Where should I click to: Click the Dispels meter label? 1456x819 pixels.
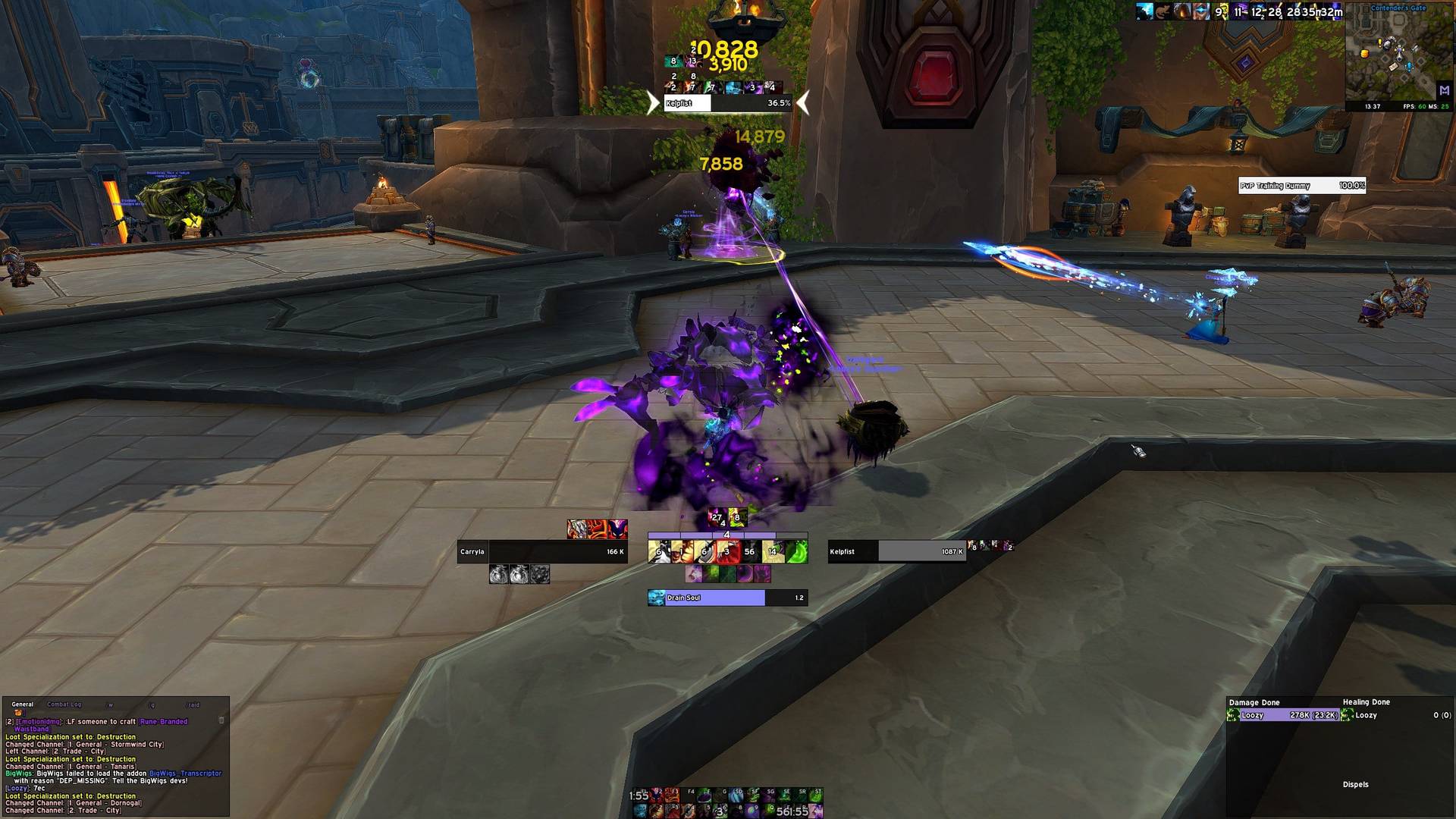1355,785
